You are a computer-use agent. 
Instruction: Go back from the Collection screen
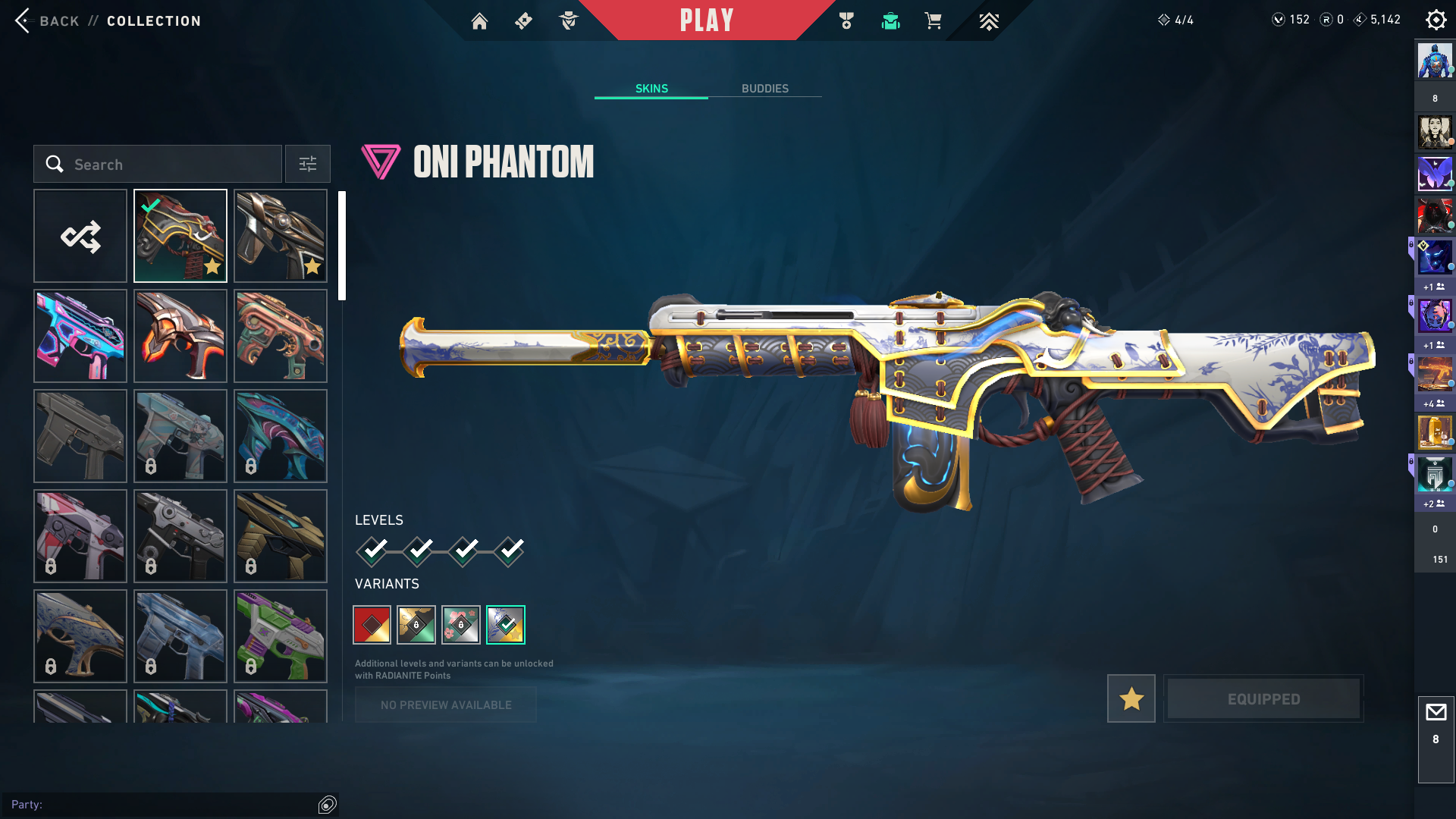click(47, 21)
